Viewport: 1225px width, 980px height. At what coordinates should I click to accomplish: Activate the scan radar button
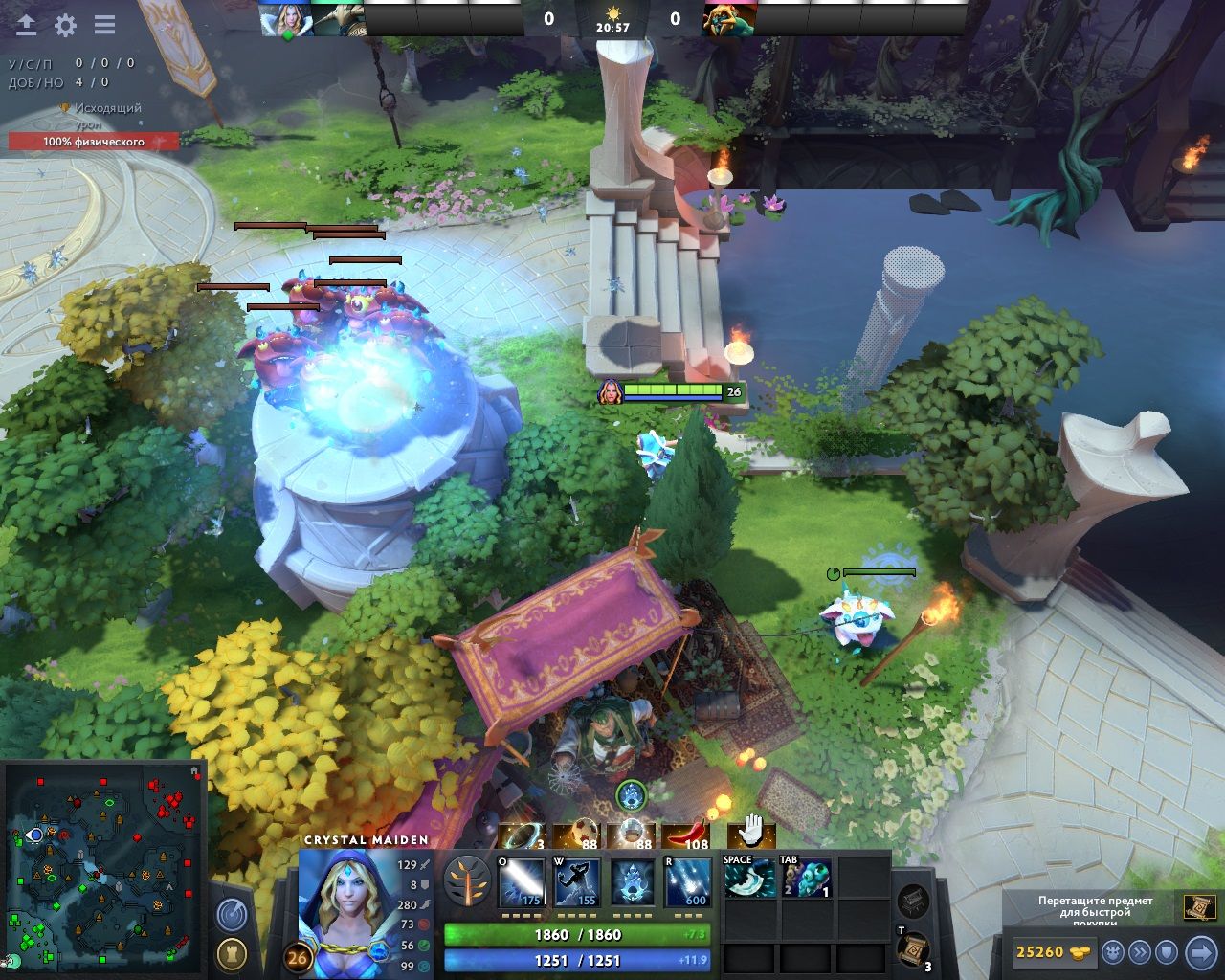pos(231,916)
